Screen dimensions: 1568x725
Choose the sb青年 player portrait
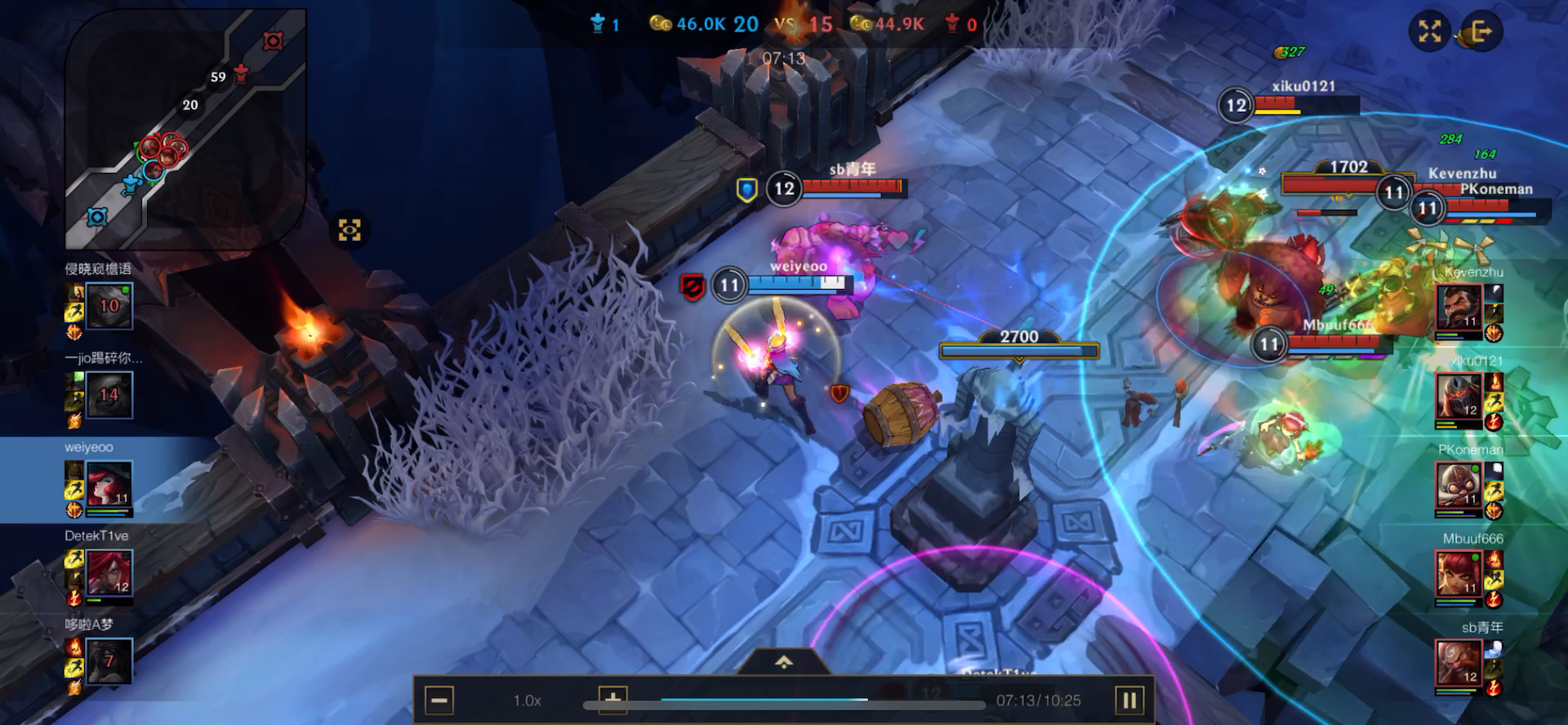[1459, 663]
